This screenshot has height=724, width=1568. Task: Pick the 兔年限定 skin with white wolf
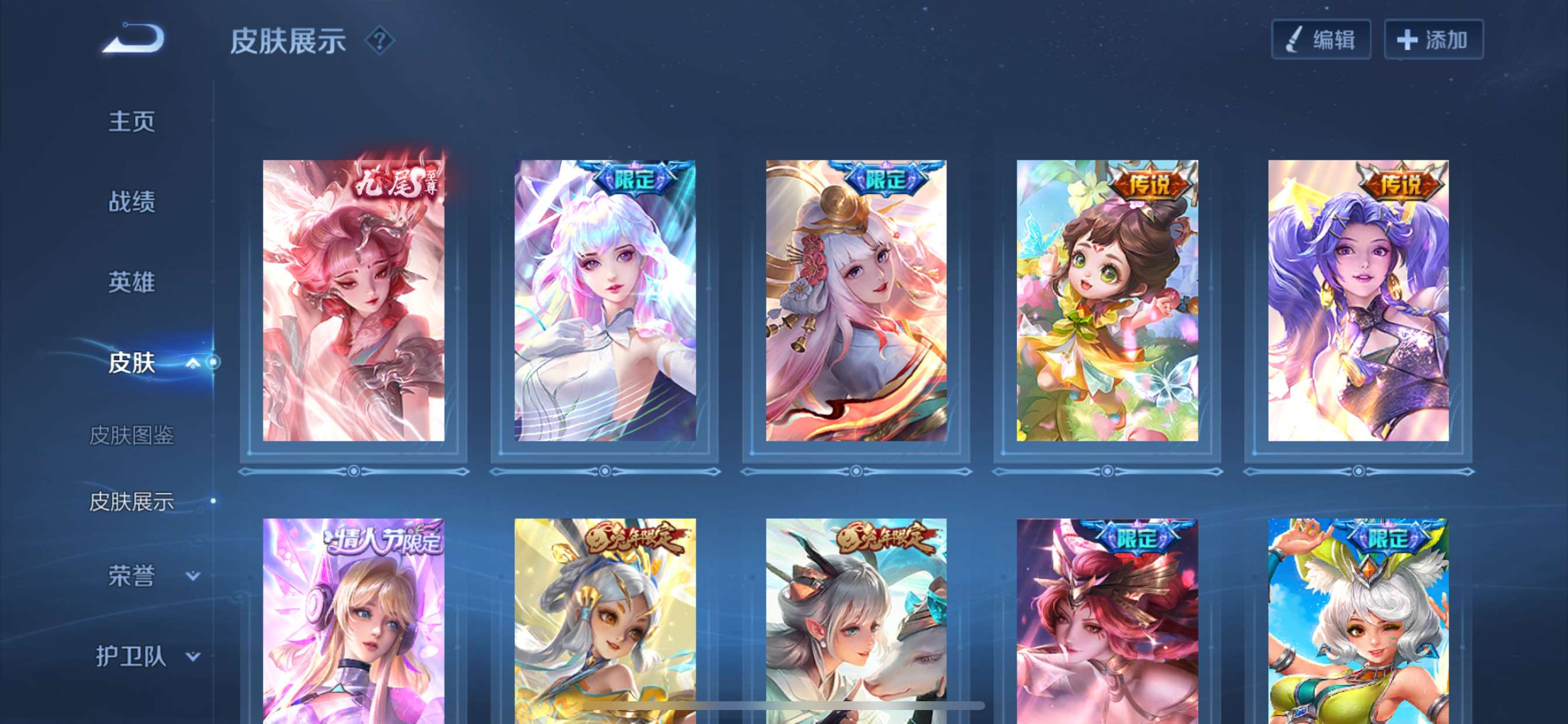[x=856, y=621]
